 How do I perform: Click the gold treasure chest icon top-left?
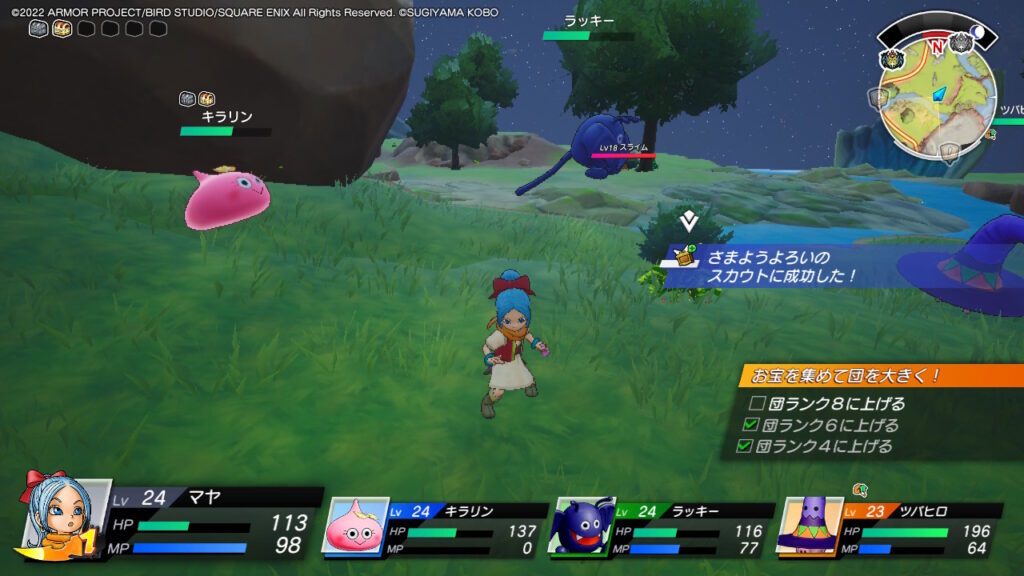[x=62, y=29]
